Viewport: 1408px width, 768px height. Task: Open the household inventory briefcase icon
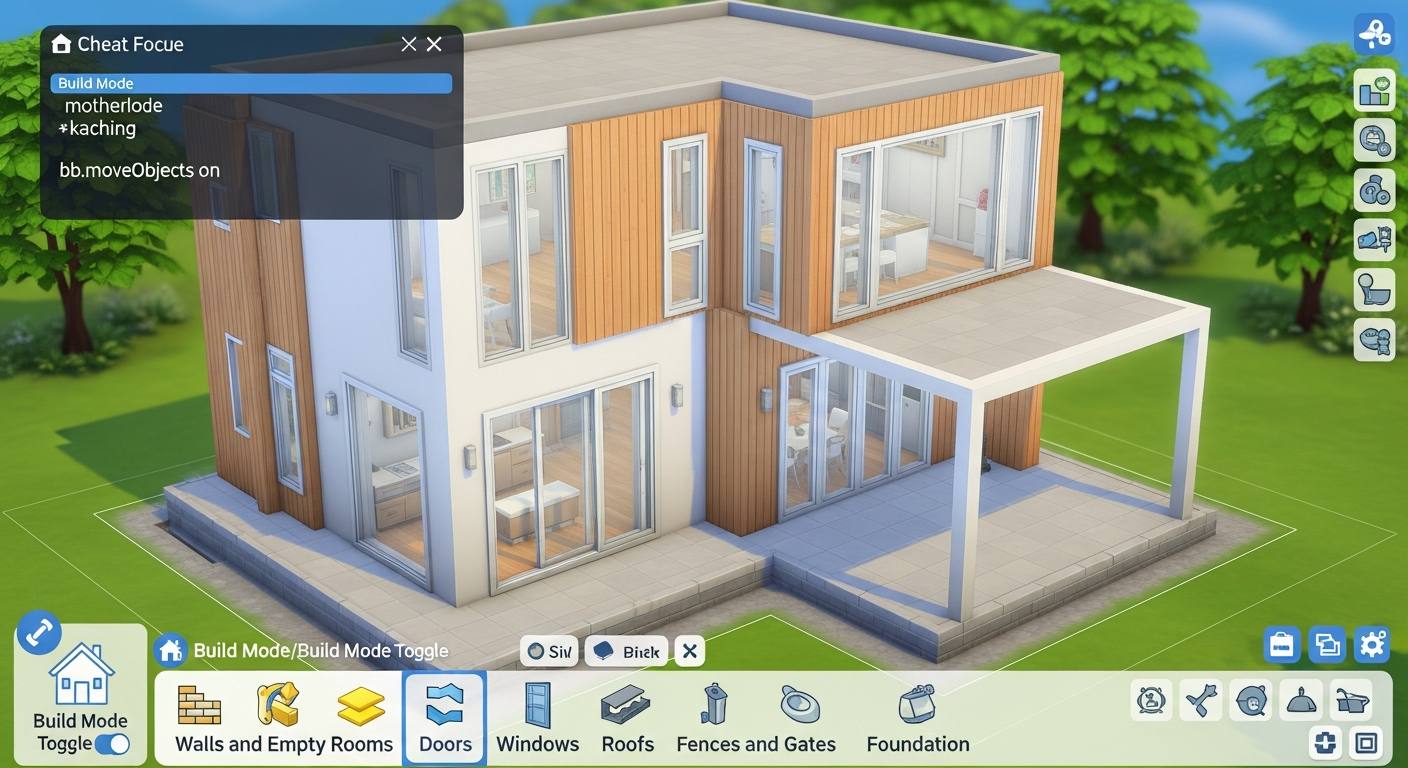tap(1282, 645)
